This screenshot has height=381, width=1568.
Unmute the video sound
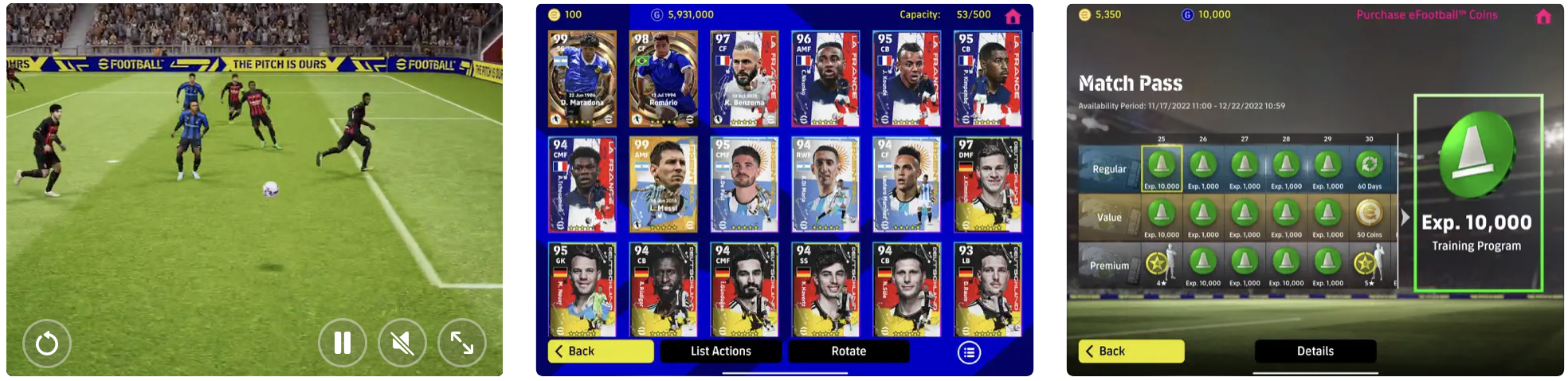click(402, 343)
